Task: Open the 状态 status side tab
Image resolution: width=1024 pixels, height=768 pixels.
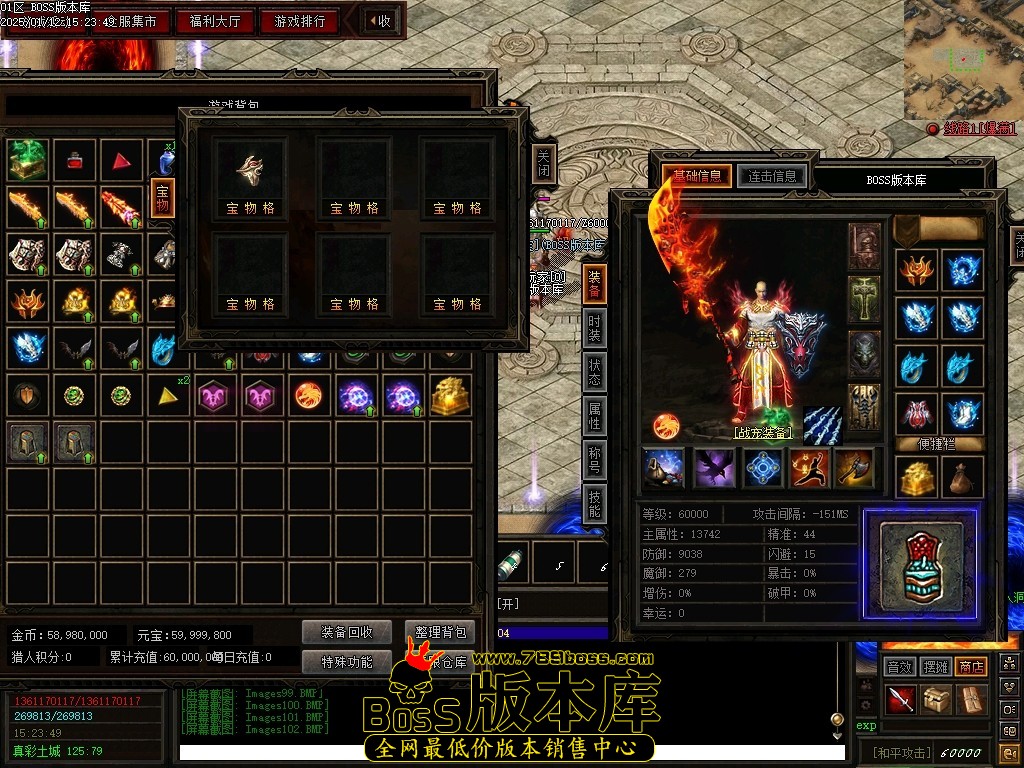Action: tap(595, 372)
